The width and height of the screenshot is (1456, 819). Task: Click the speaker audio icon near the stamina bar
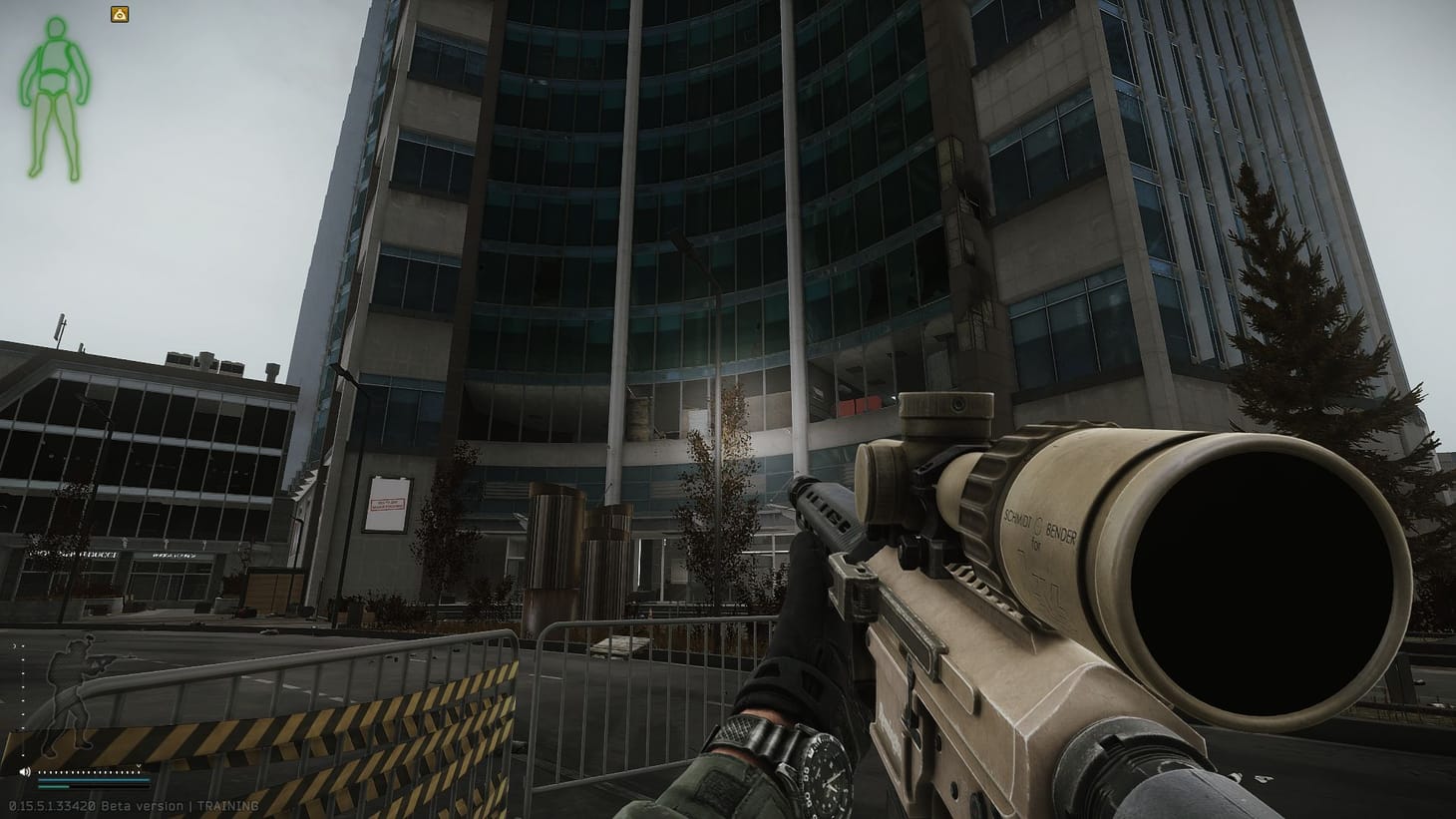tap(25, 772)
